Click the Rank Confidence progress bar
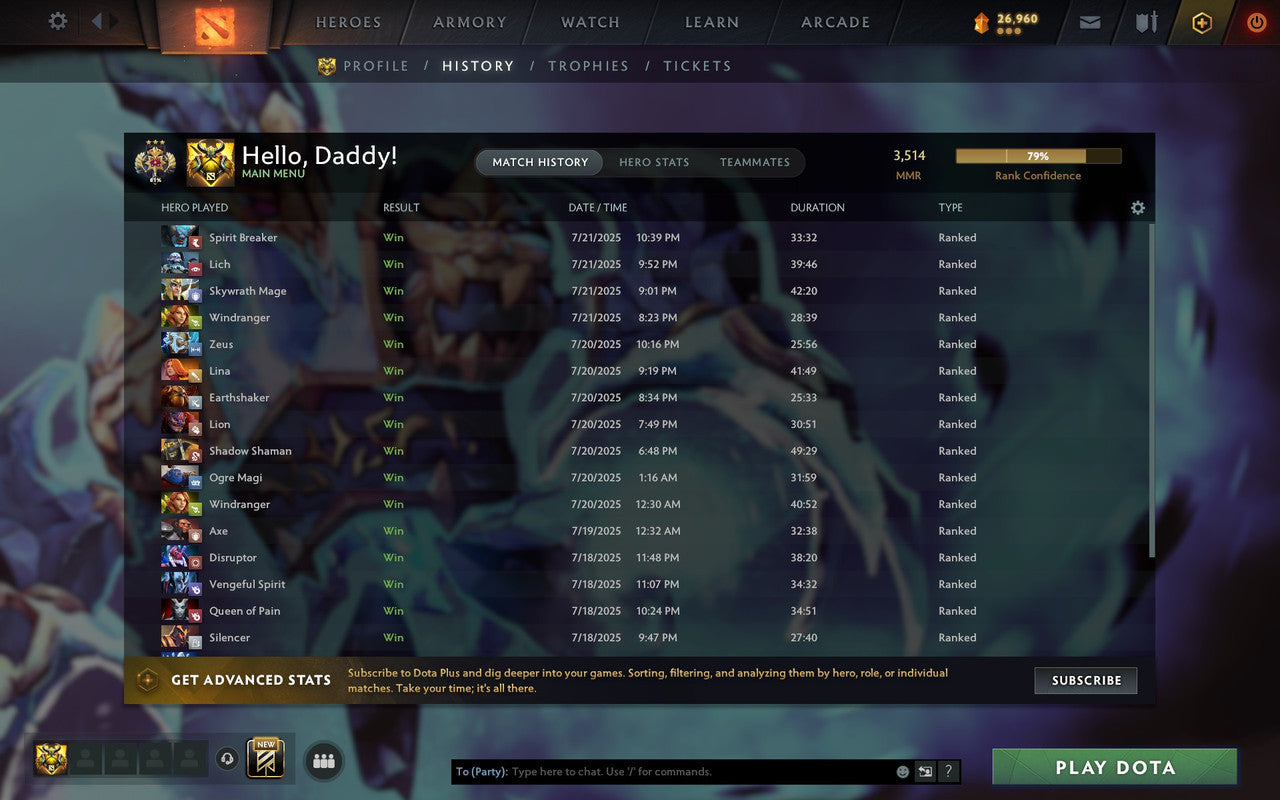This screenshot has height=800, width=1280. coord(1039,156)
